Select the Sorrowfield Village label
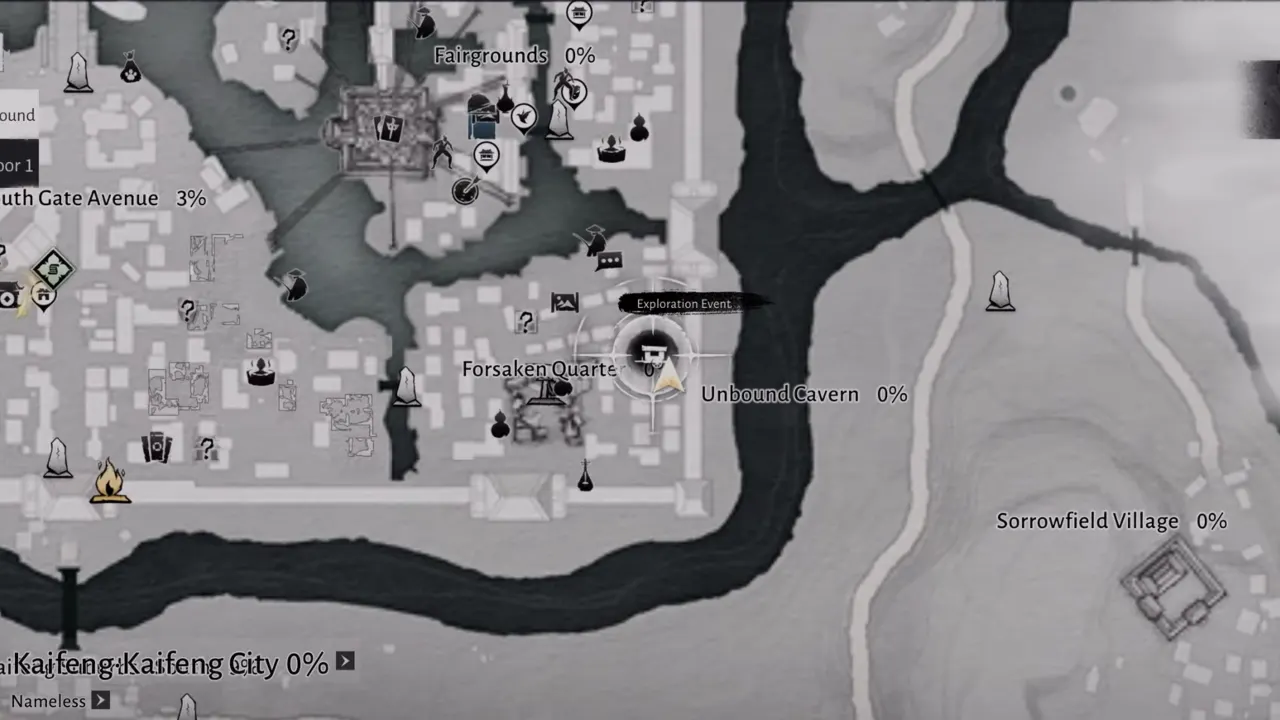 [x=1087, y=521]
